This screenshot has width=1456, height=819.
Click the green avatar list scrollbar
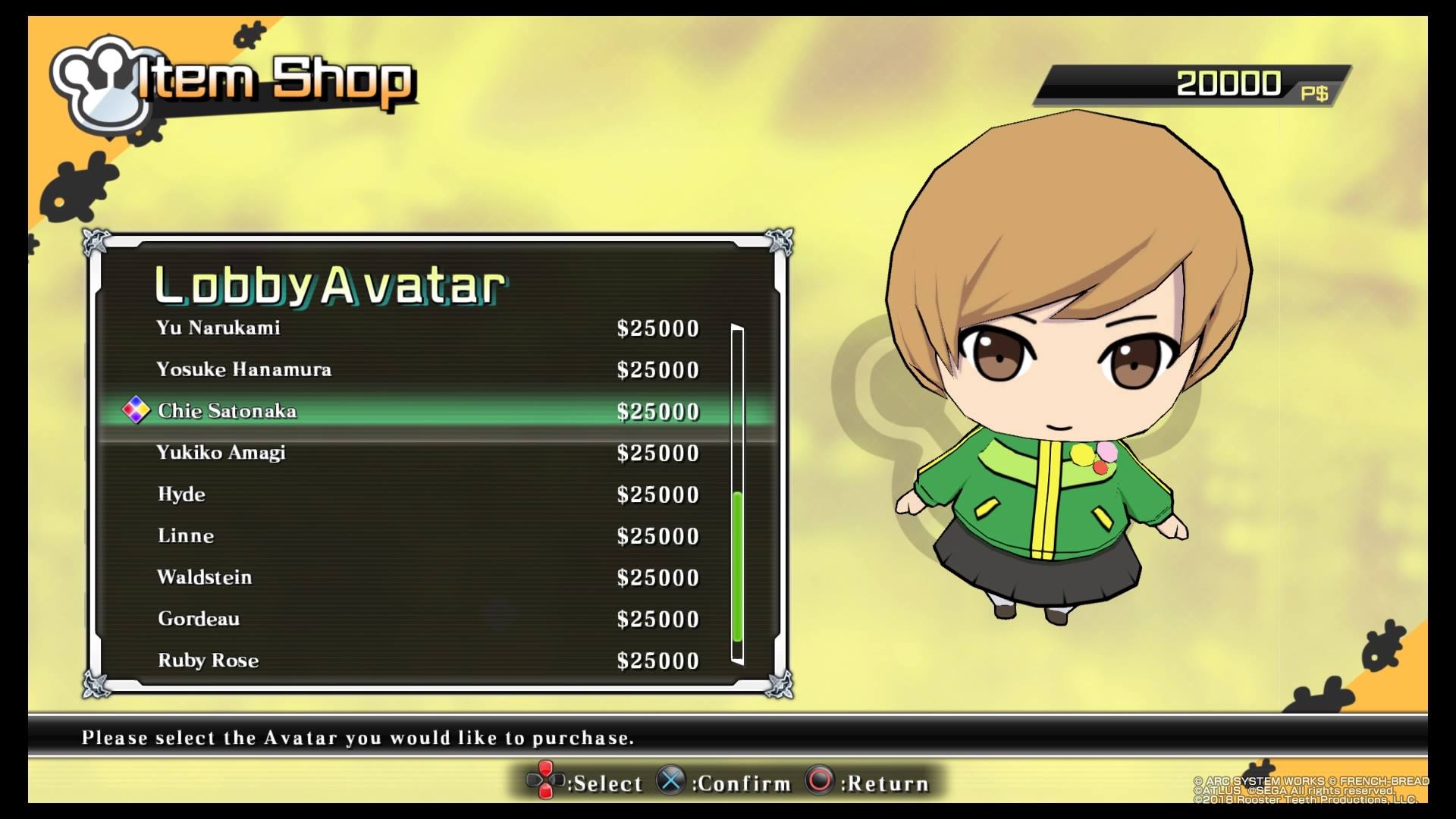click(x=737, y=565)
